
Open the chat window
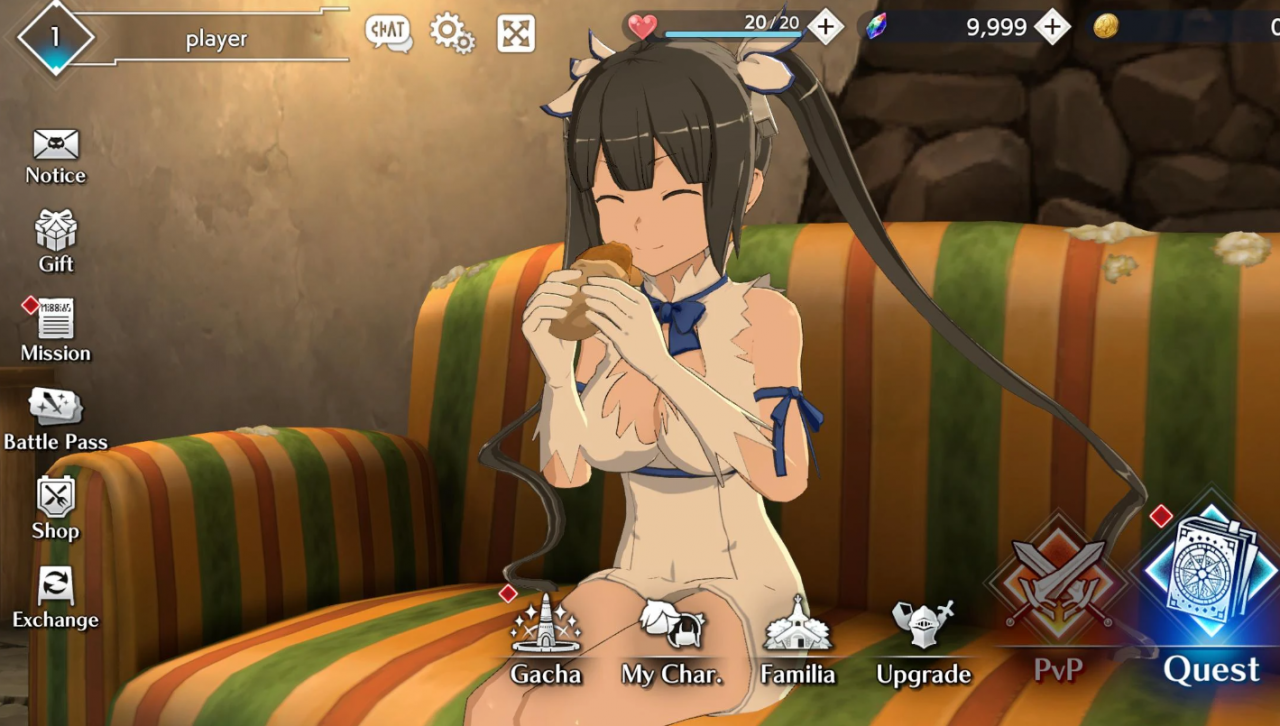pyautogui.click(x=388, y=33)
